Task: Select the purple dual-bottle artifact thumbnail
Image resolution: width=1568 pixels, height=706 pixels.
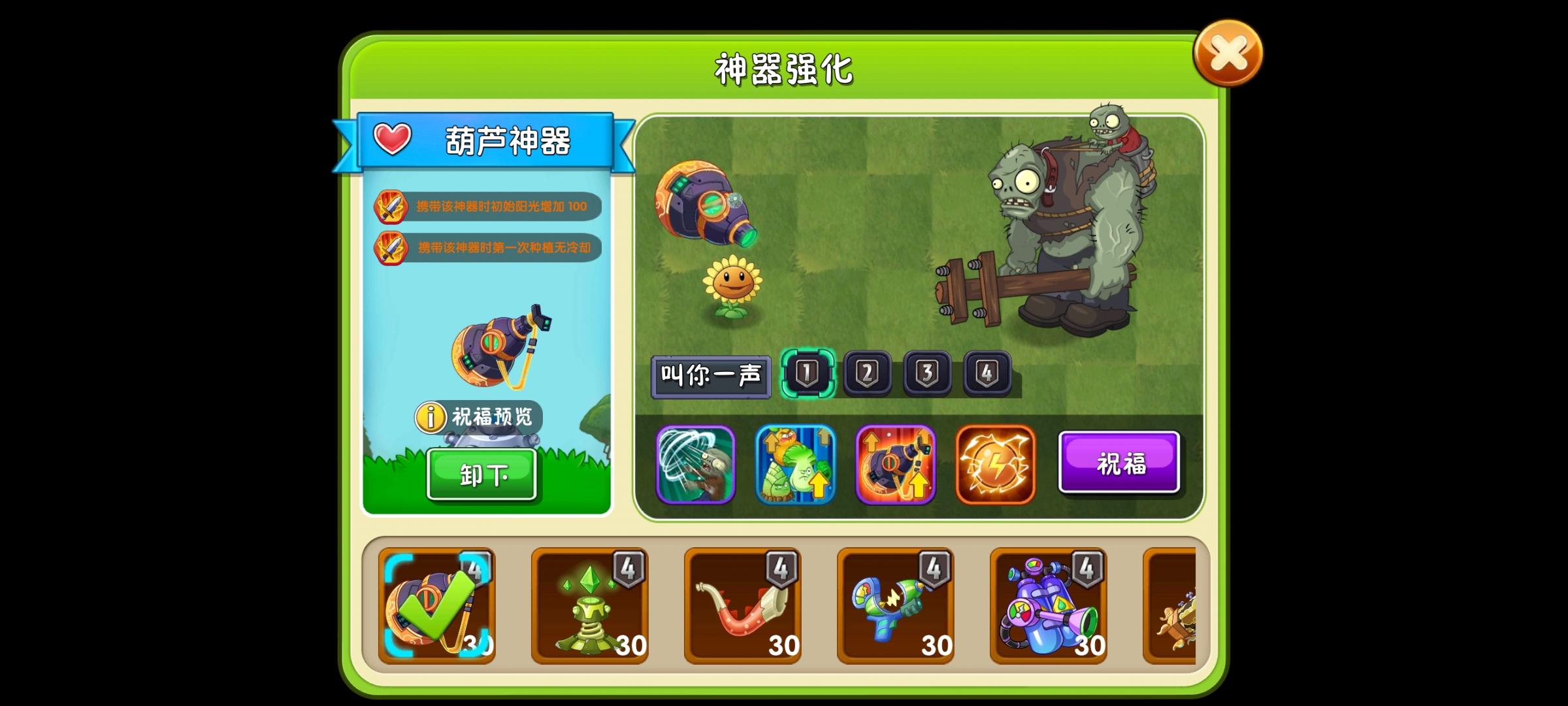Action: (x=1048, y=605)
